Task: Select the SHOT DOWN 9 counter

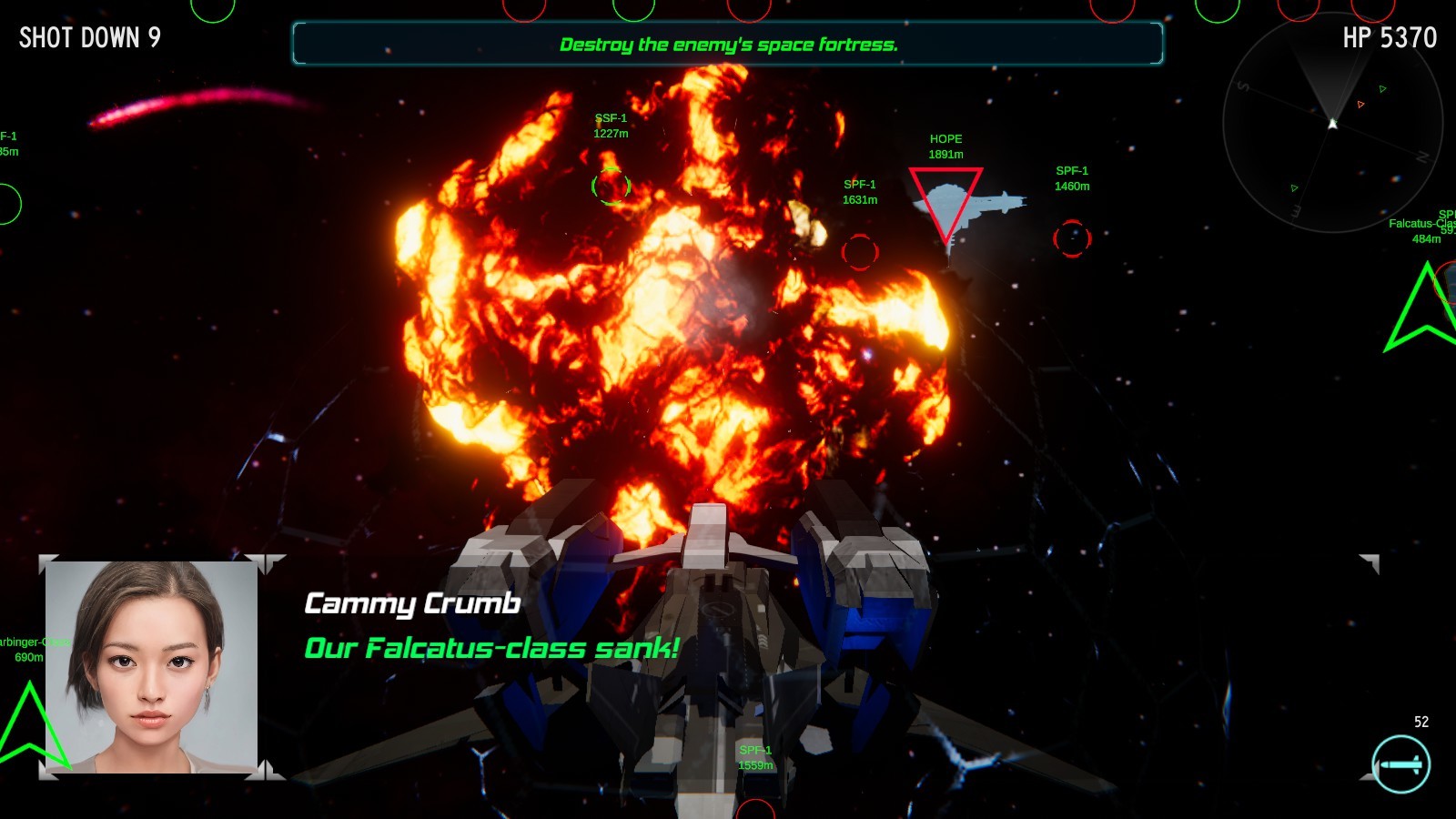Action: click(88, 38)
